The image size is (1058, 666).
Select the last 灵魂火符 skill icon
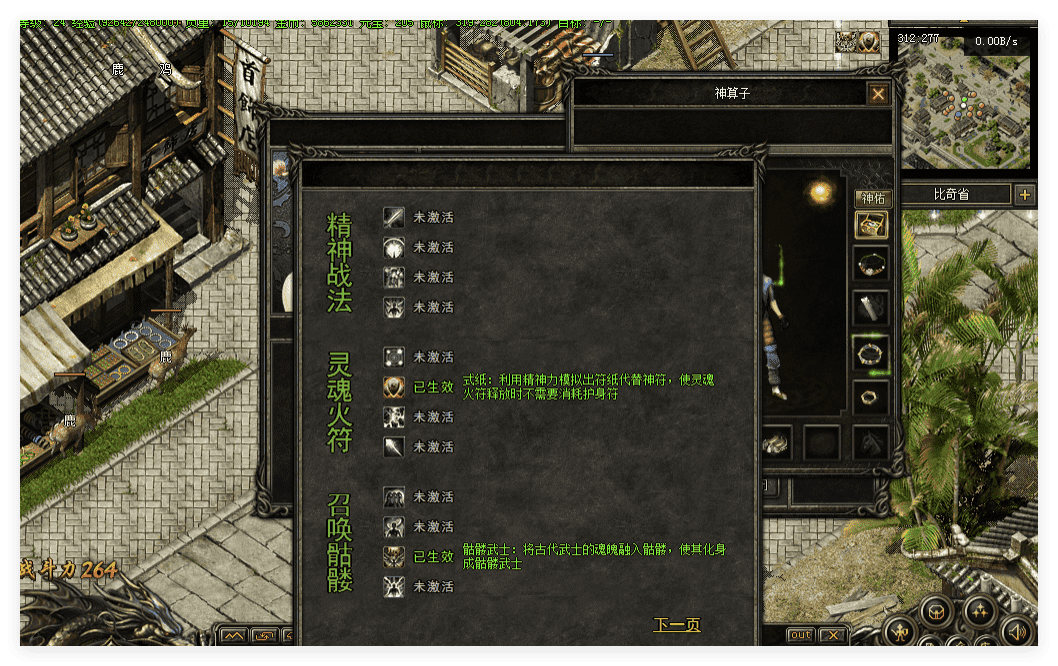pyautogui.click(x=394, y=447)
